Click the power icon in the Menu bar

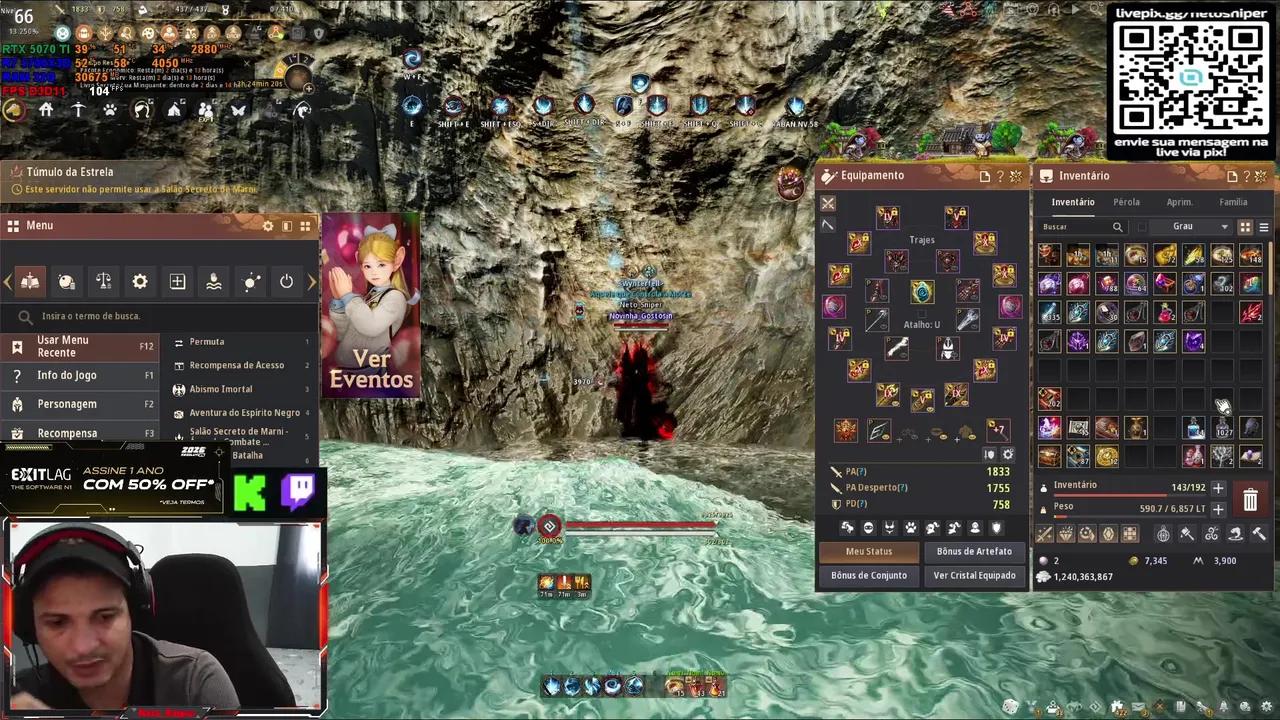pyautogui.click(x=287, y=281)
